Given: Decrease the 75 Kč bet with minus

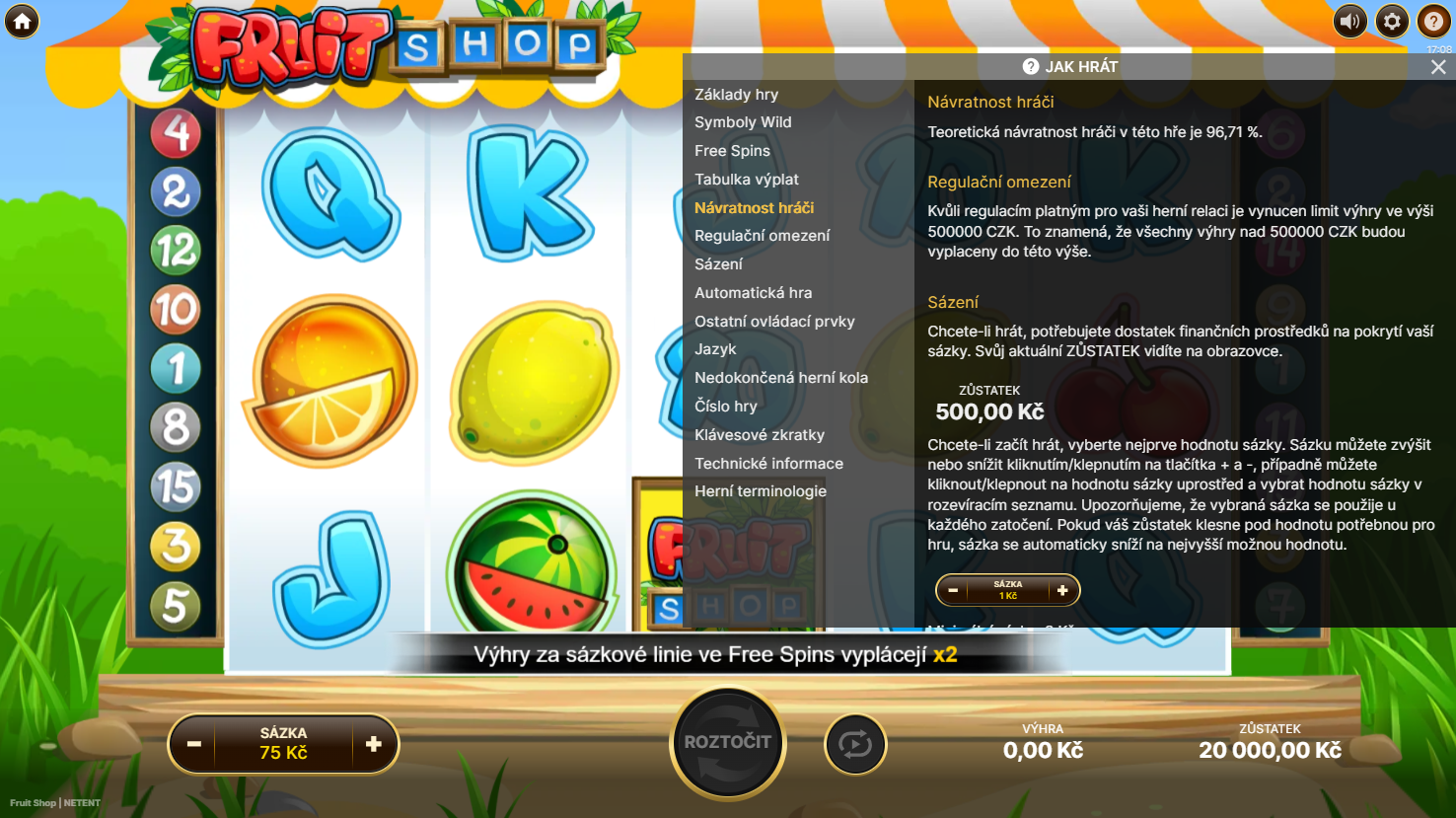Looking at the screenshot, I should [x=194, y=744].
